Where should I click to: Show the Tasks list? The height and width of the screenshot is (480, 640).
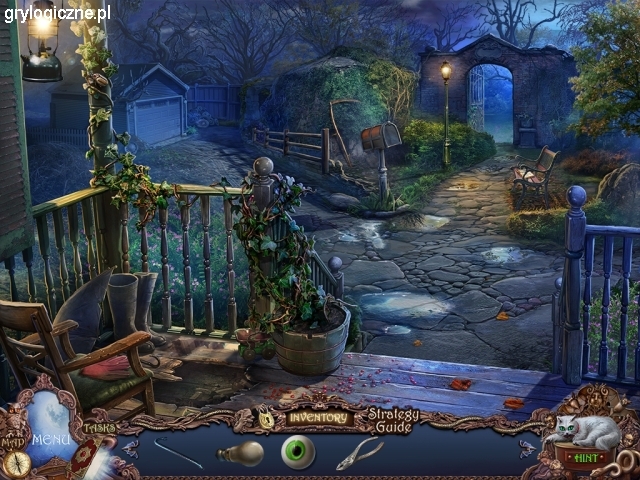(x=99, y=427)
